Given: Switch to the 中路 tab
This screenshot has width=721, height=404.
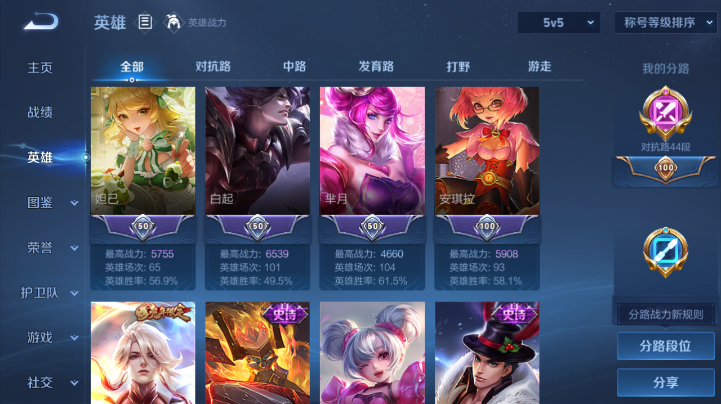Looking at the screenshot, I should (x=294, y=67).
